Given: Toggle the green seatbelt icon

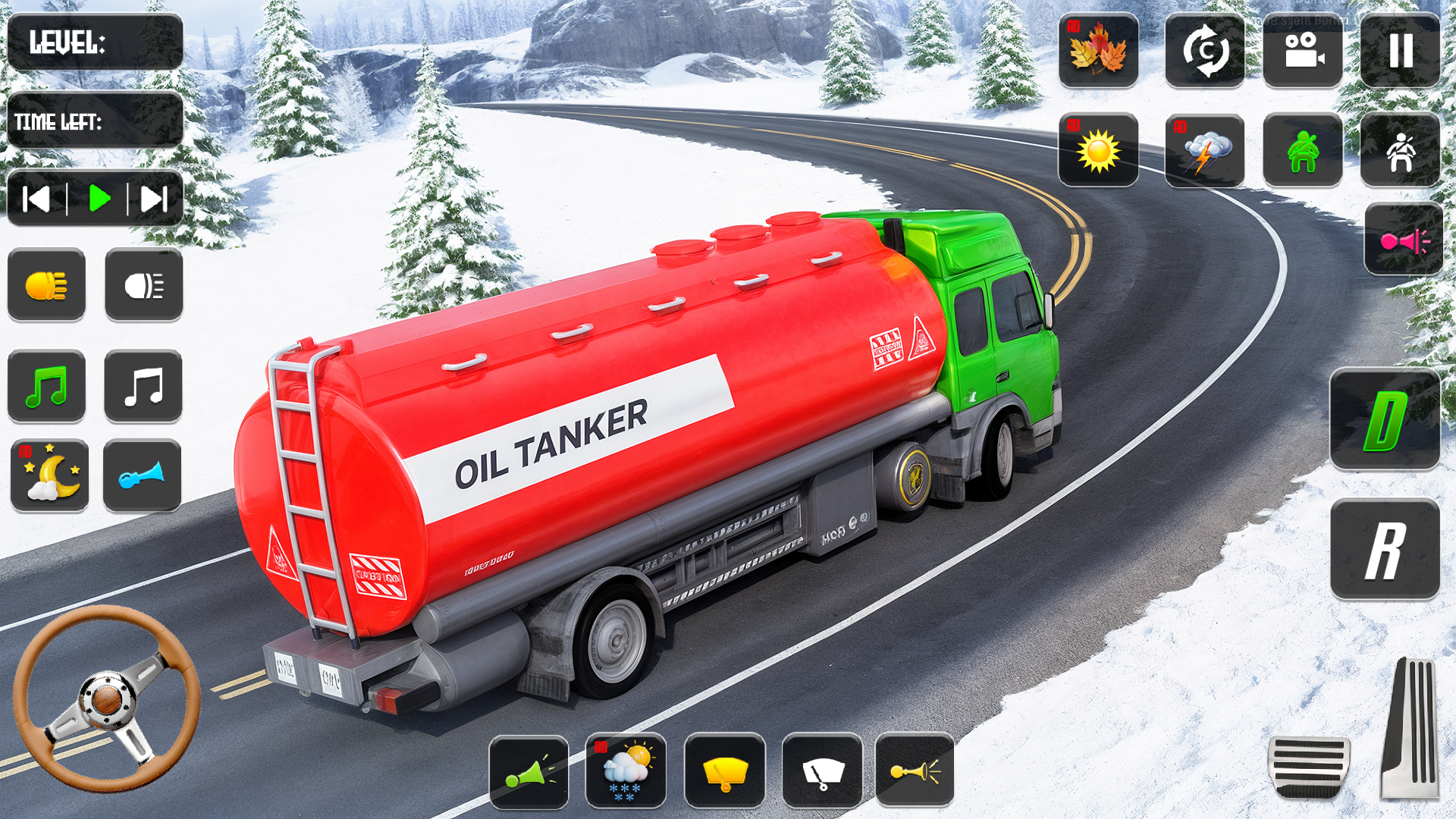Looking at the screenshot, I should [1302, 150].
